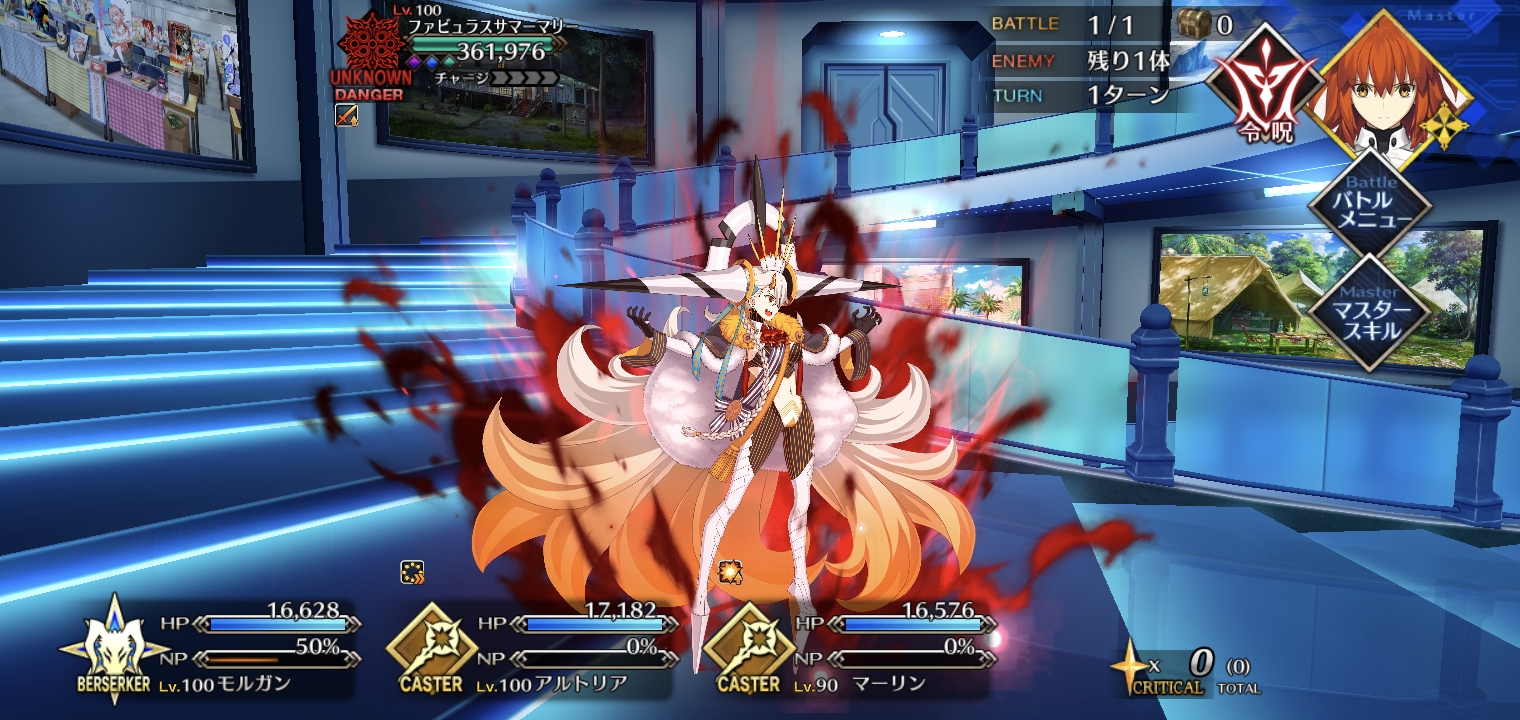Open the Battle Menu button
Screen dimensions: 1520x720
coord(1370,208)
